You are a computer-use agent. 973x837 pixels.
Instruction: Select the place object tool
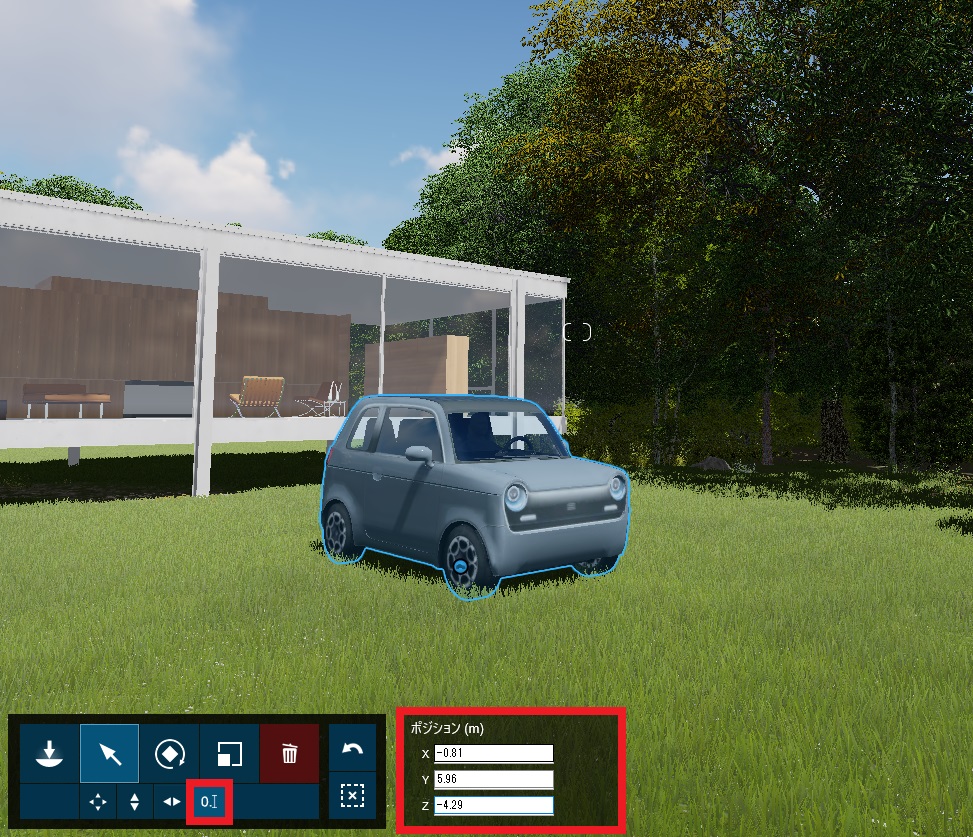pyautogui.click(x=49, y=753)
